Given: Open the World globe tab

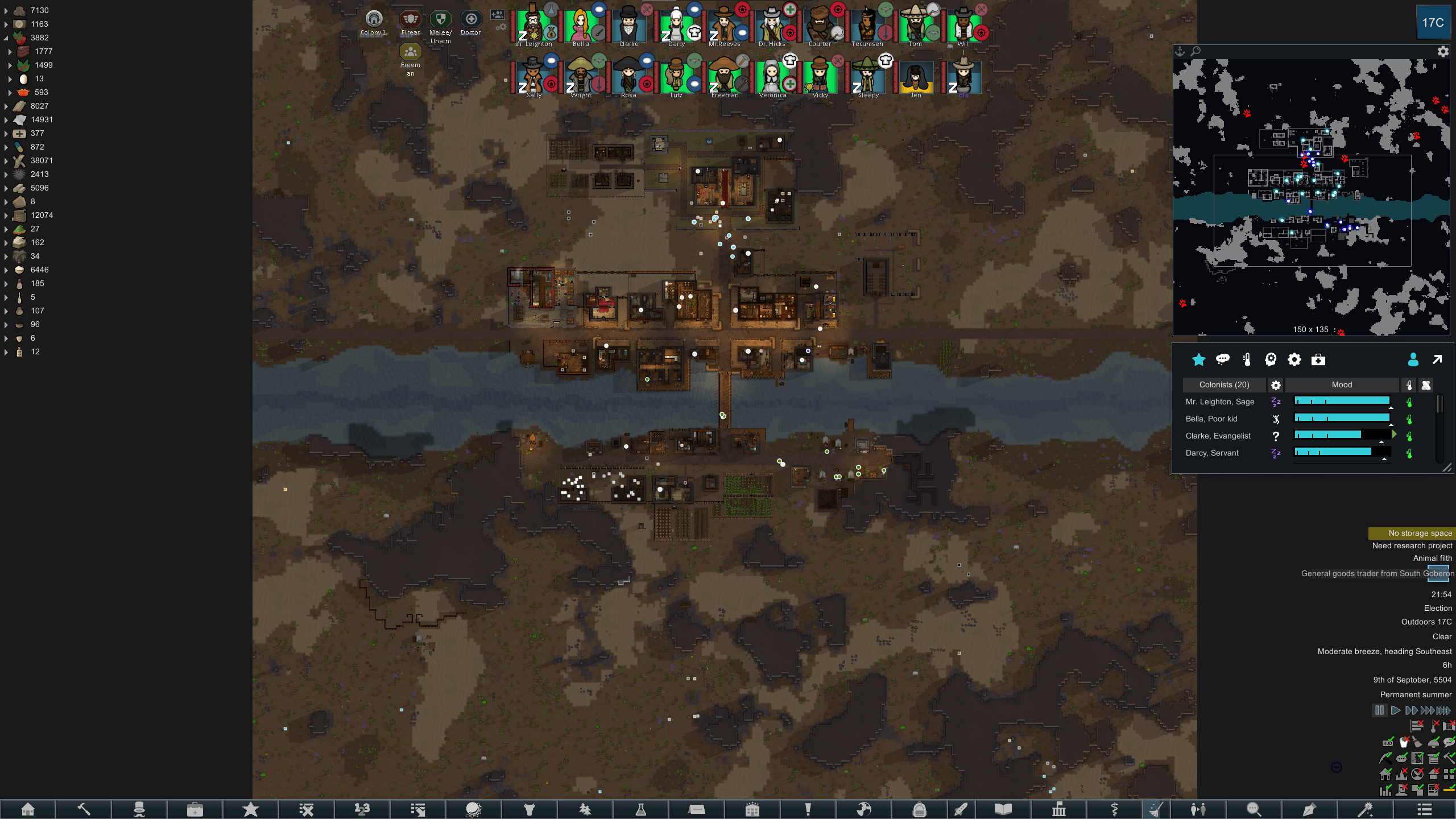Looking at the screenshot, I should point(864,809).
